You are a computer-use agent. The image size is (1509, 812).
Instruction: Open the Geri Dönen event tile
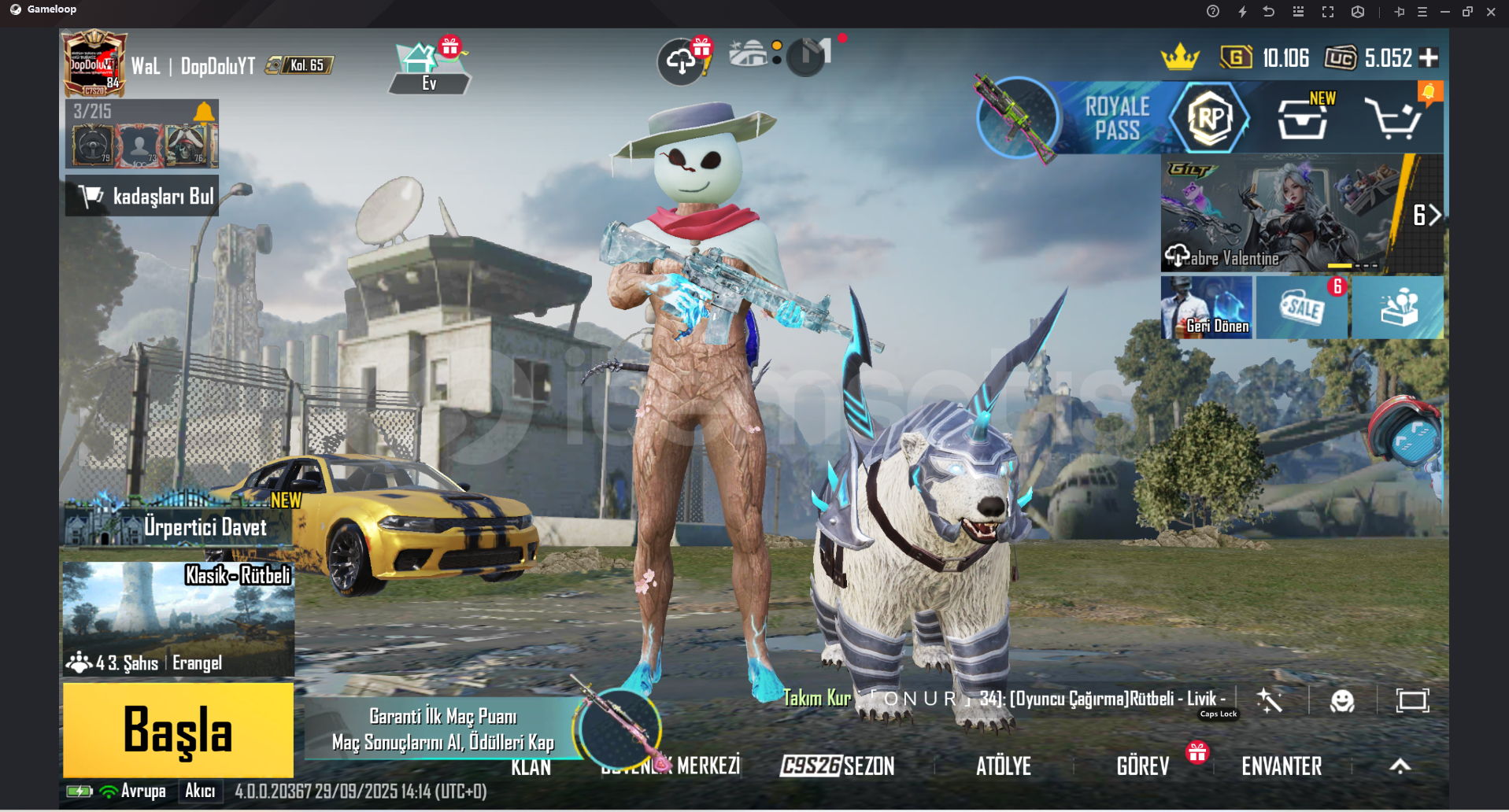[1206, 308]
